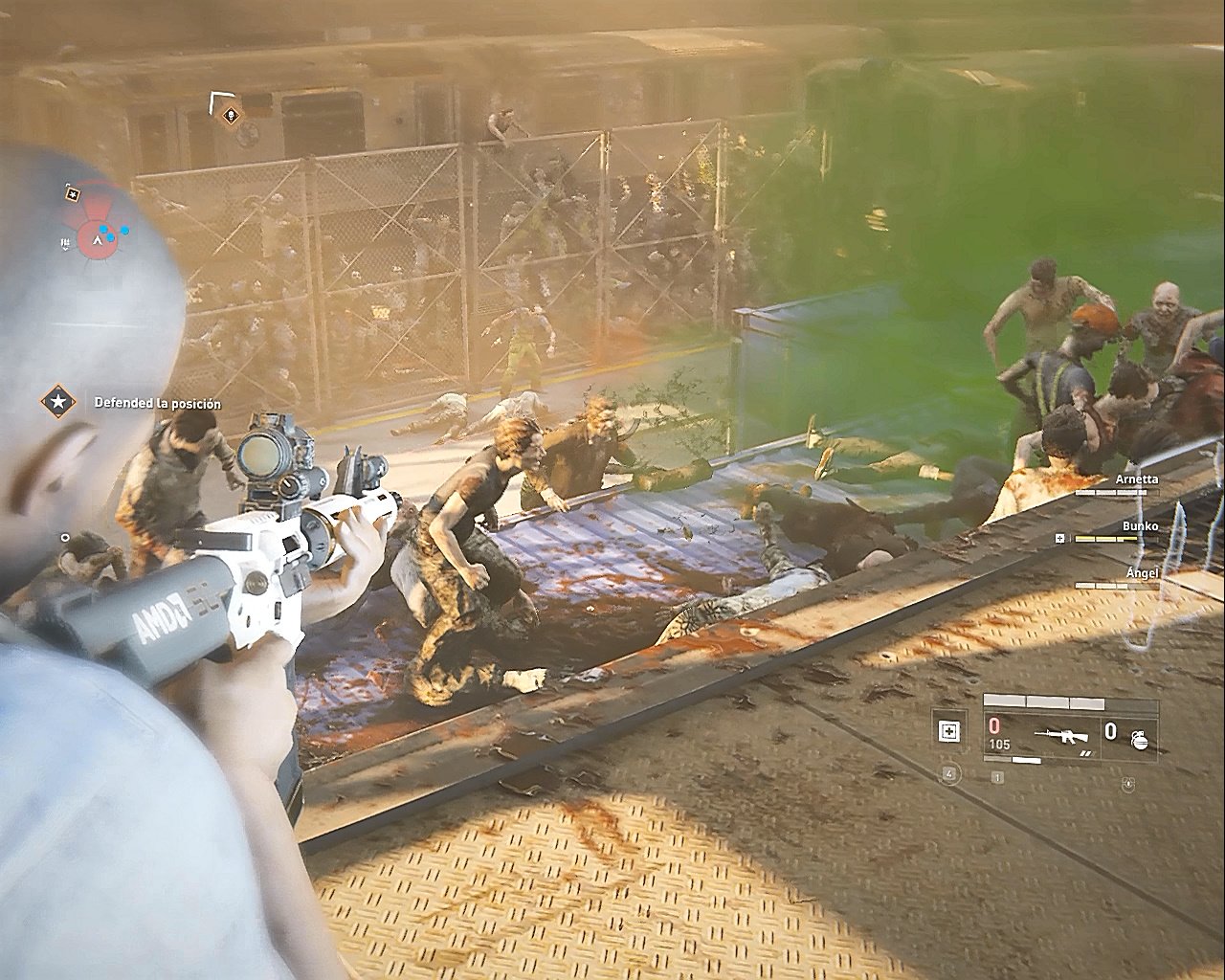Select teammate Angel in the squad list
Viewport: 1225px width, 980px height.
1142,572
